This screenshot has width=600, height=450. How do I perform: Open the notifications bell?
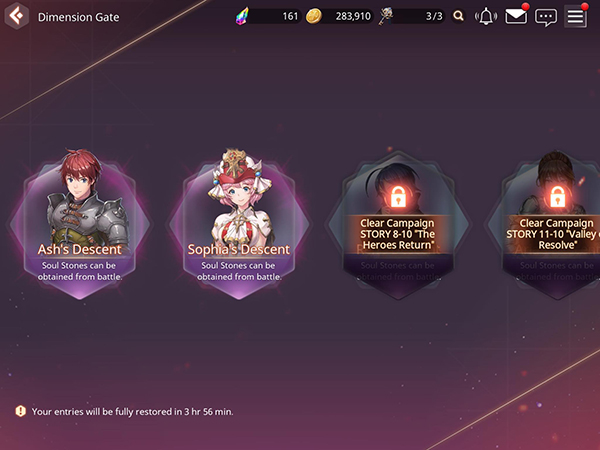point(486,16)
